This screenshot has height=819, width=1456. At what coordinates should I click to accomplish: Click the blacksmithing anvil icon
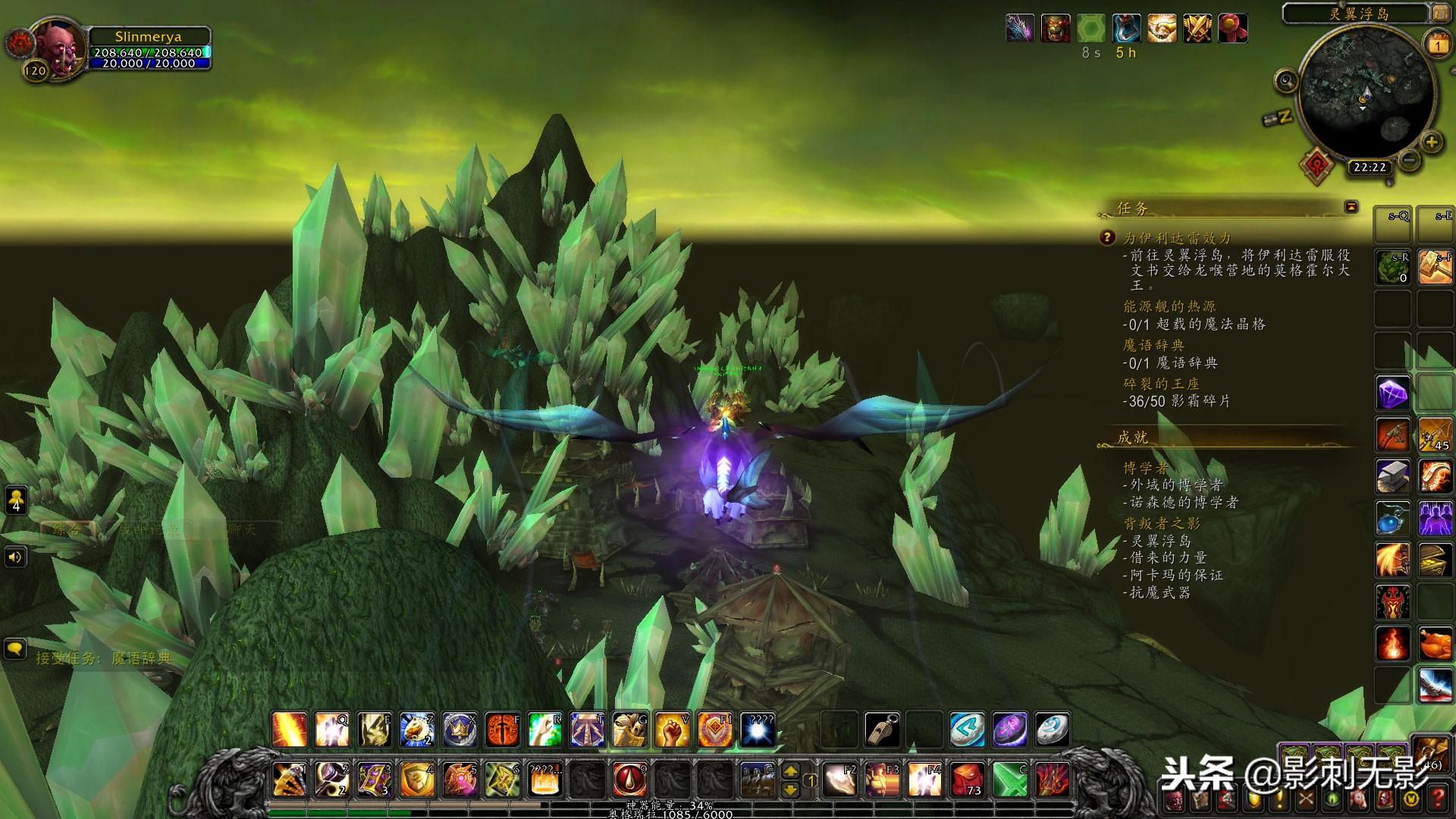click(1392, 477)
